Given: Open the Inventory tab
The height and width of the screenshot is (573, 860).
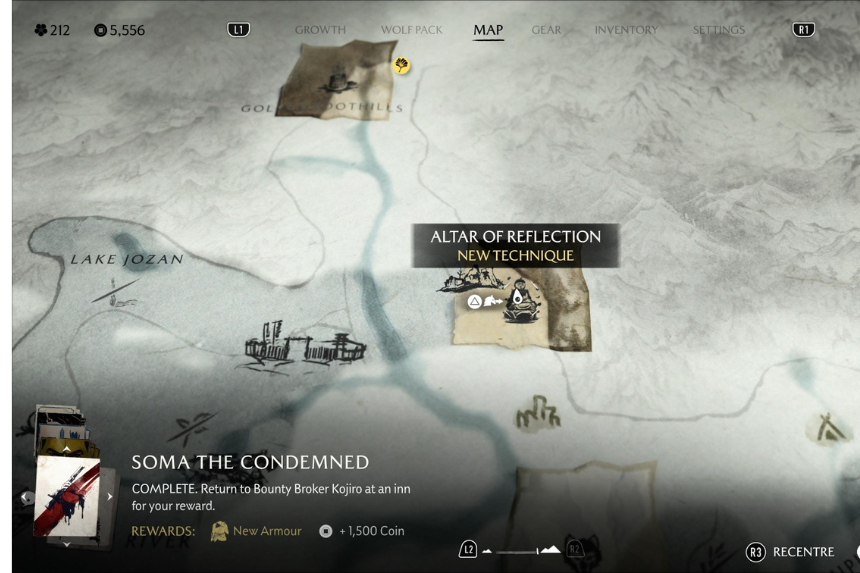Looking at the screenshot, I should 626,30.
